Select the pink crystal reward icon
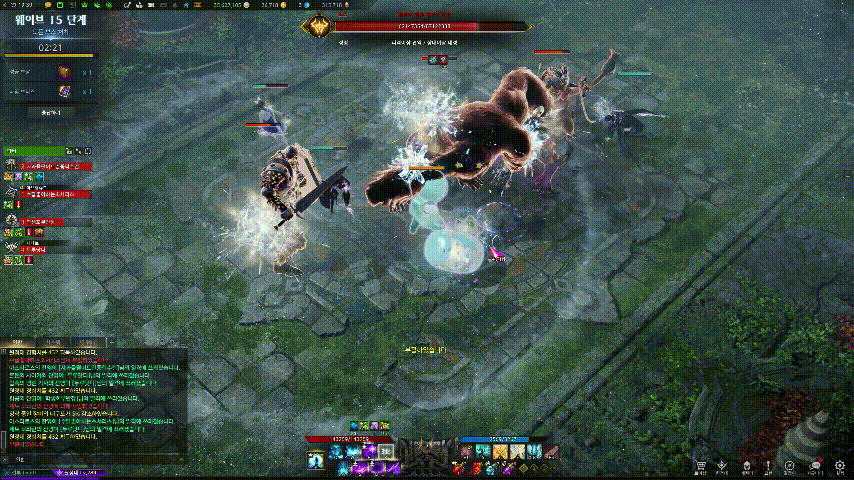Image resolution: width=854 pixels, height=480 pixels. point(66,91)
